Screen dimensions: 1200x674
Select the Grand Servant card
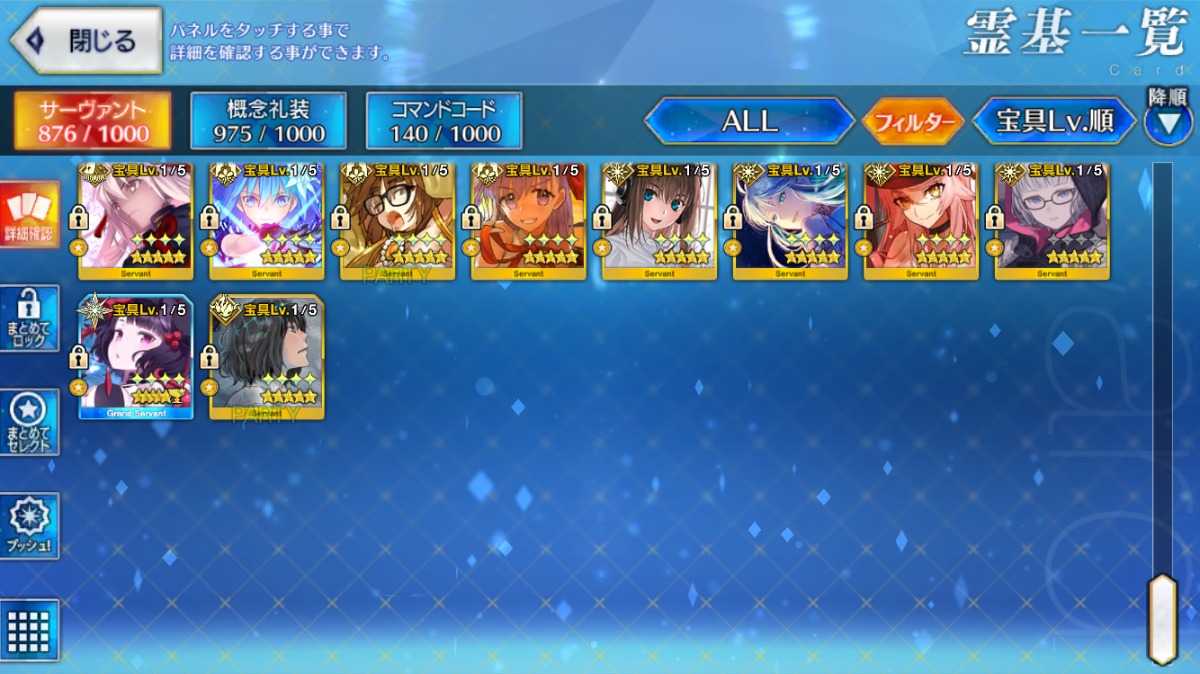pos(136,357)
